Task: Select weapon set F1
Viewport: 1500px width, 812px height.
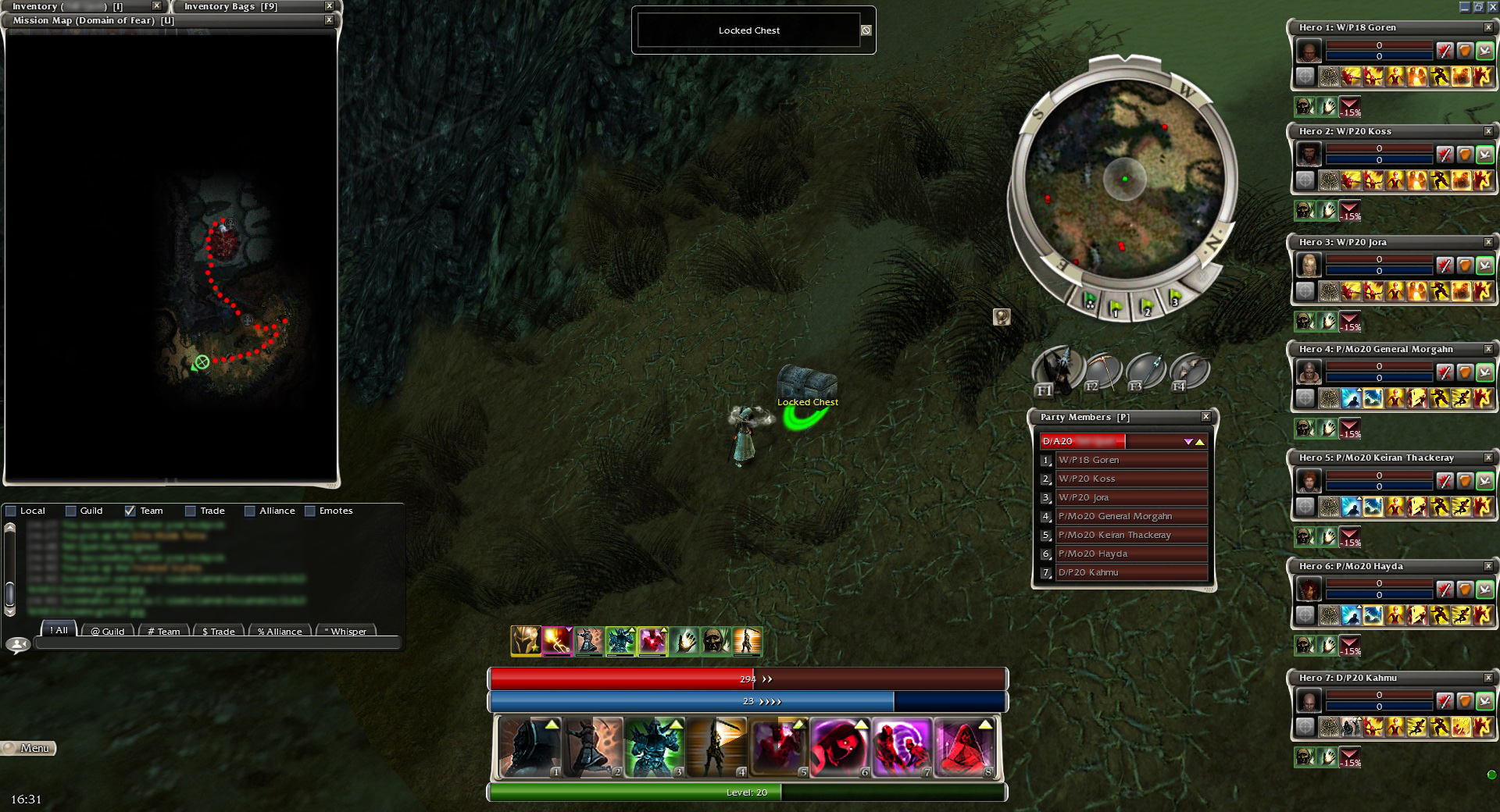Action: click(1055, 370)
